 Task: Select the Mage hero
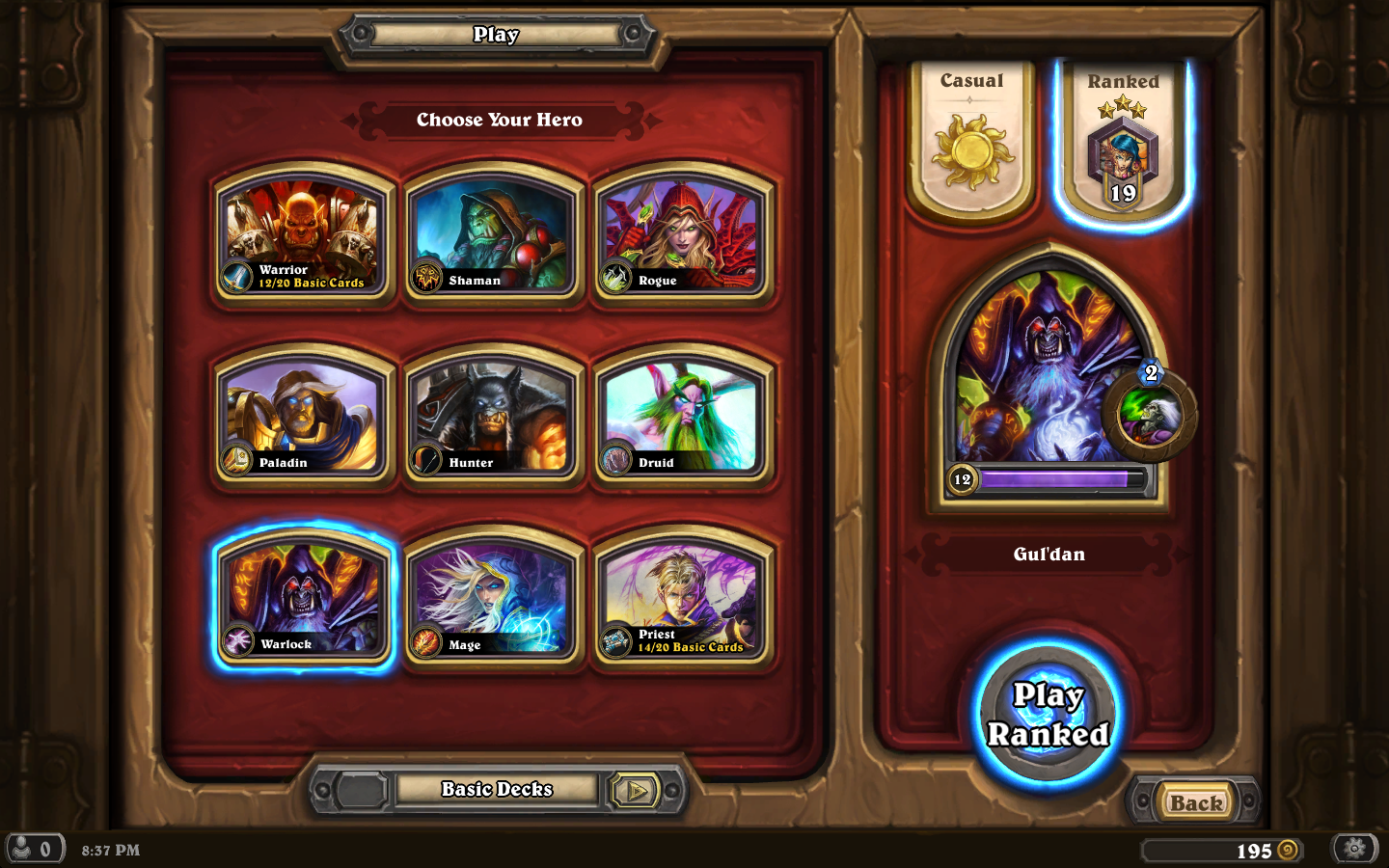(494, 599)
